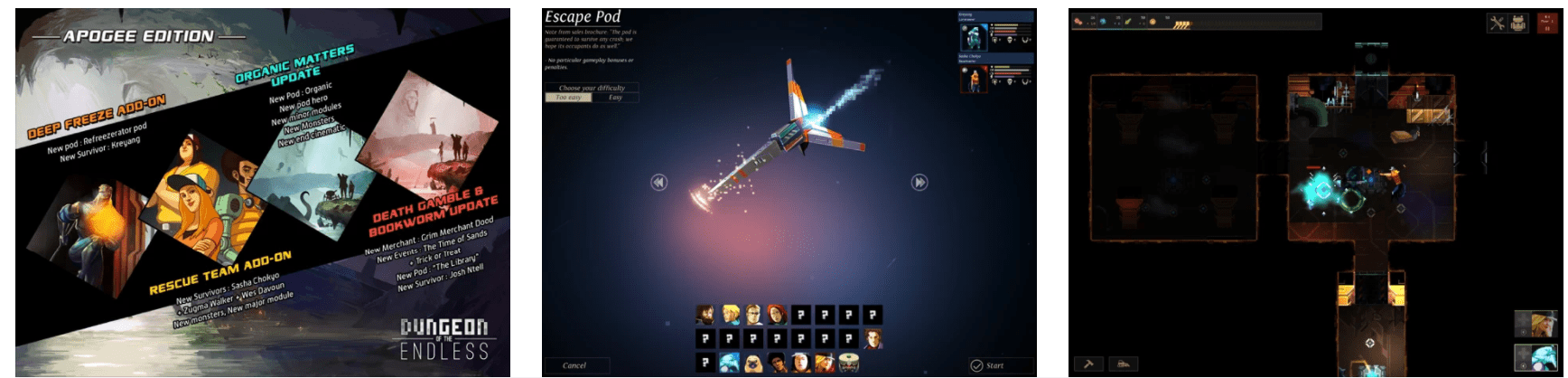
Task: Open the backpack inventory icon
Action: (1518, 24)
